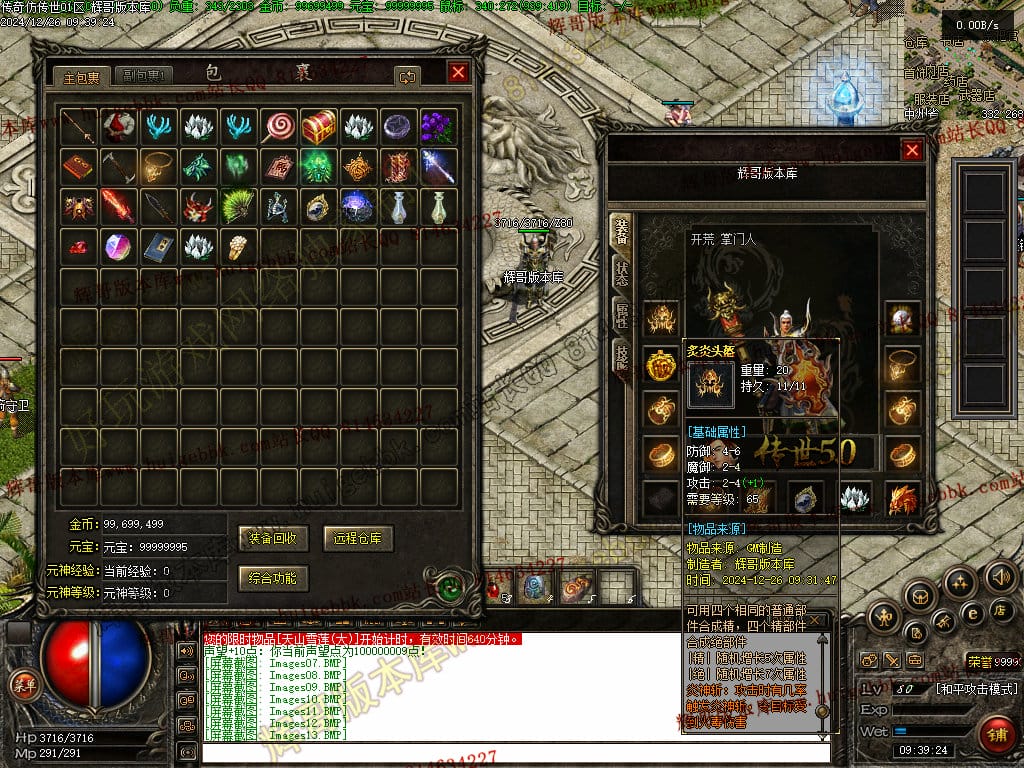The height and width of the screenshot is (768, 1024).
Task: Close the character equipment panel
Action: [x=912, y=150]
